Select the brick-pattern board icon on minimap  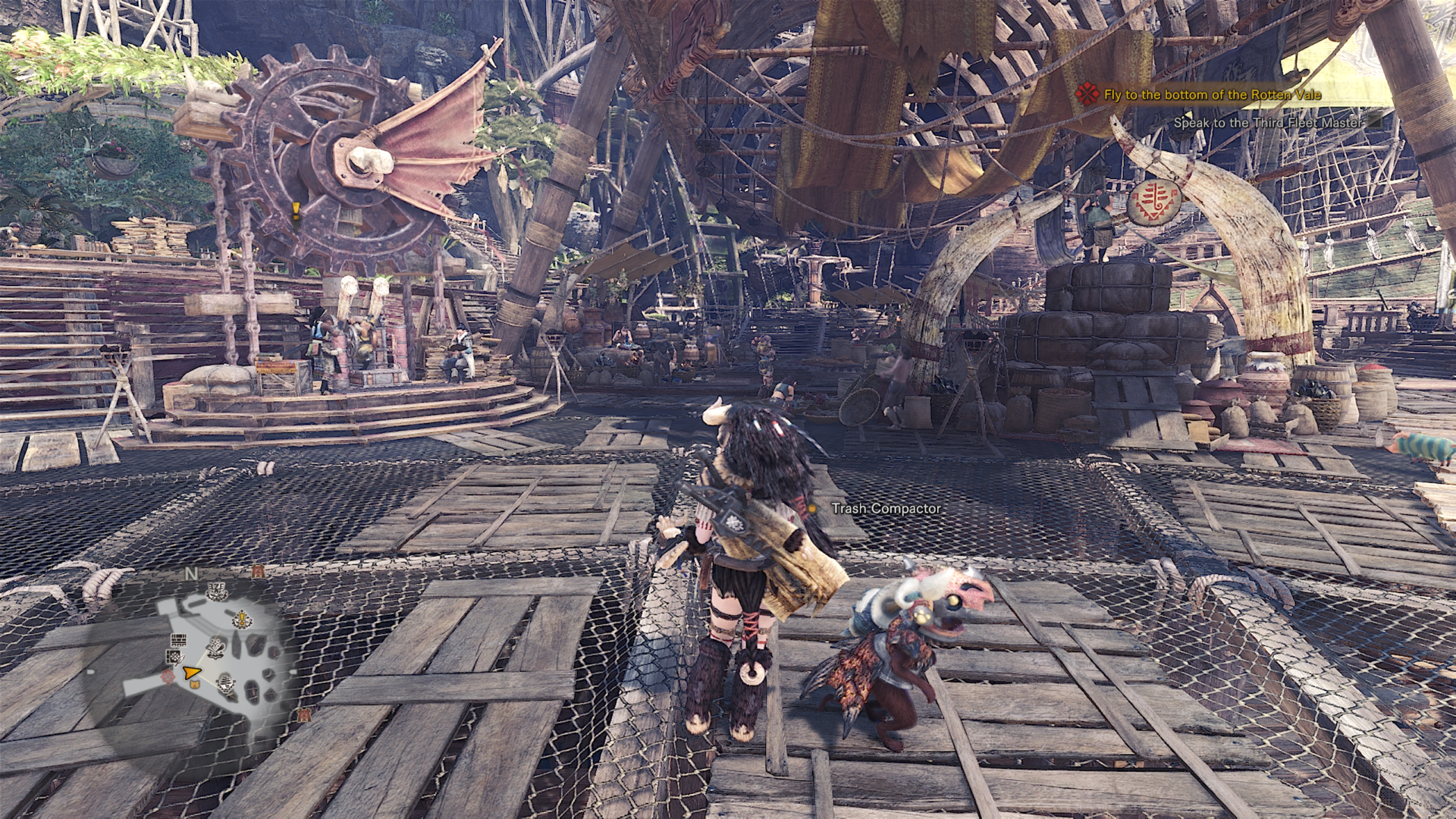pyautogui.click(x=178, y=639)
